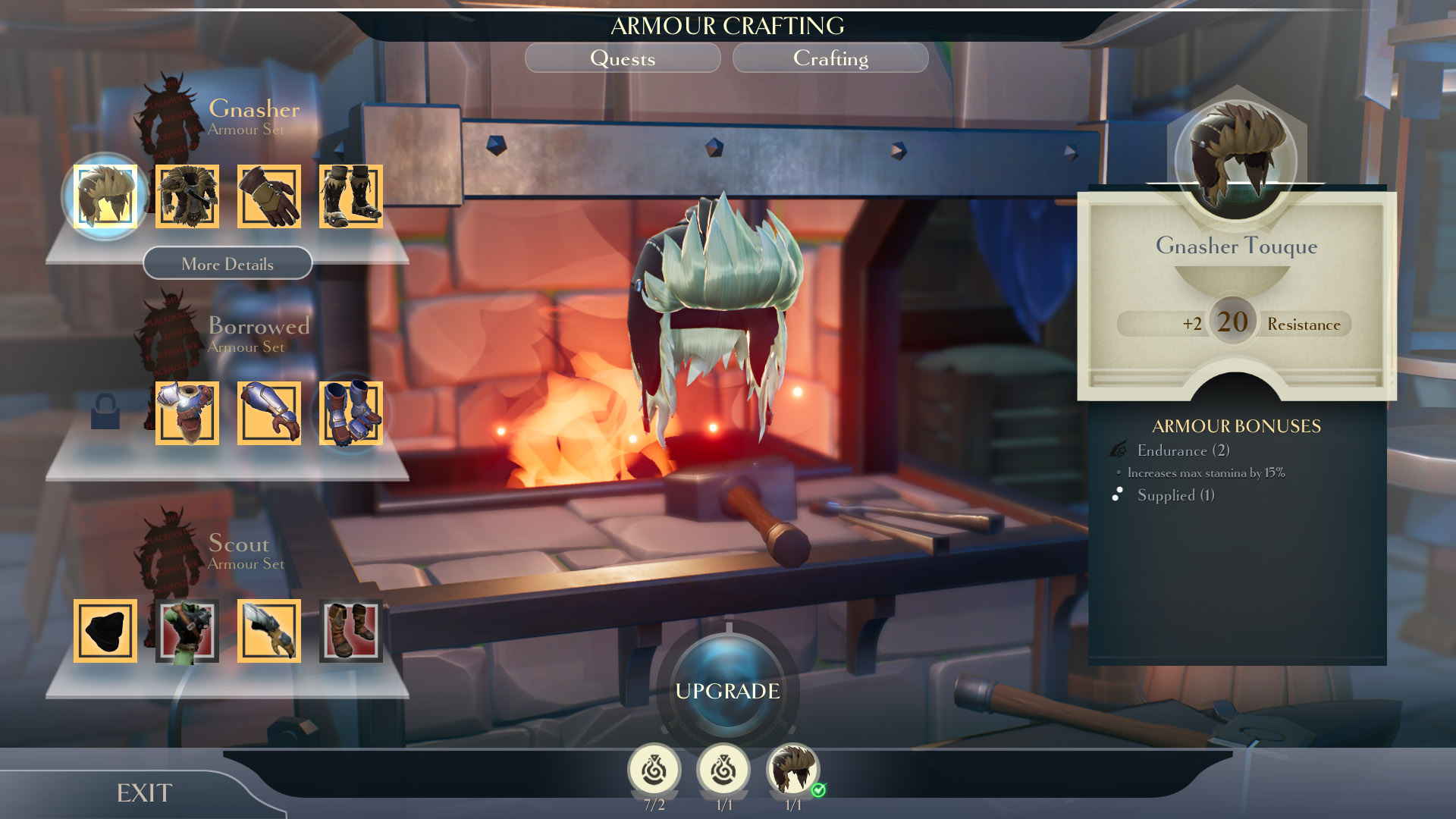Viewport: 1456px width, 819px height.
Task: Pick the Scout leather boots slot
Action: pyautogui.click(x=351, y=631)
